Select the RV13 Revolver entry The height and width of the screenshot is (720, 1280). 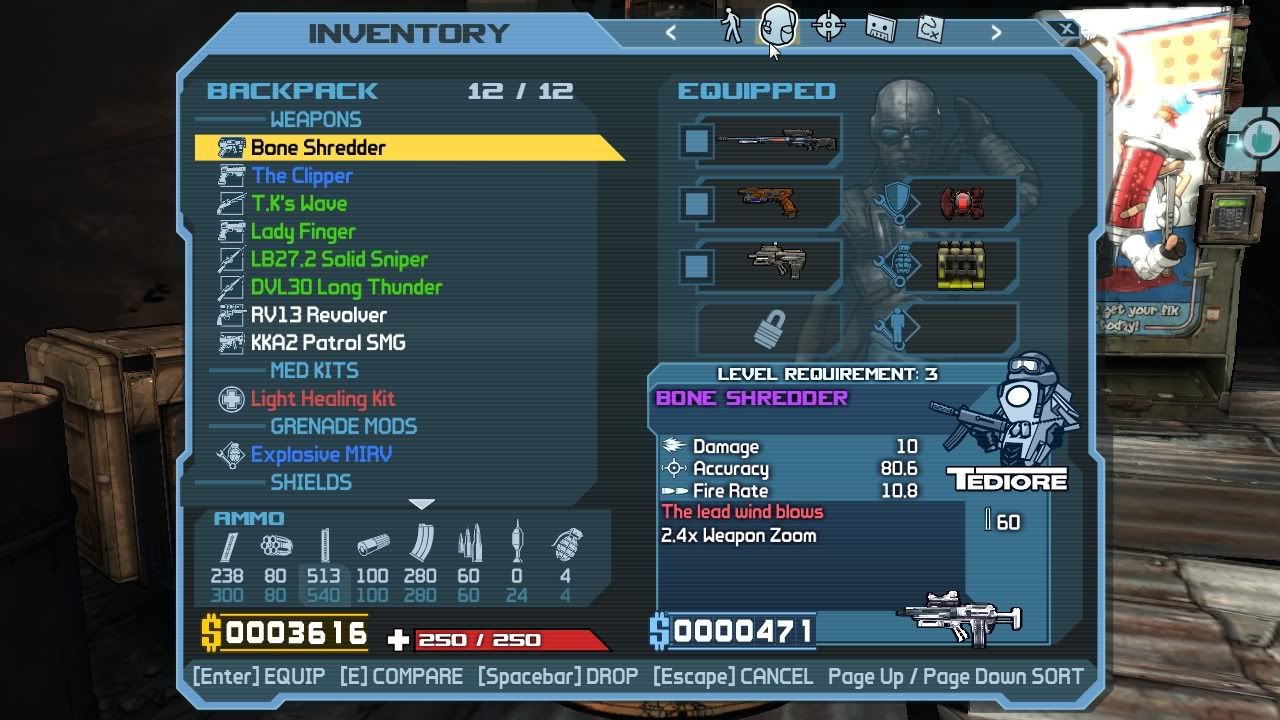[318, 315]
